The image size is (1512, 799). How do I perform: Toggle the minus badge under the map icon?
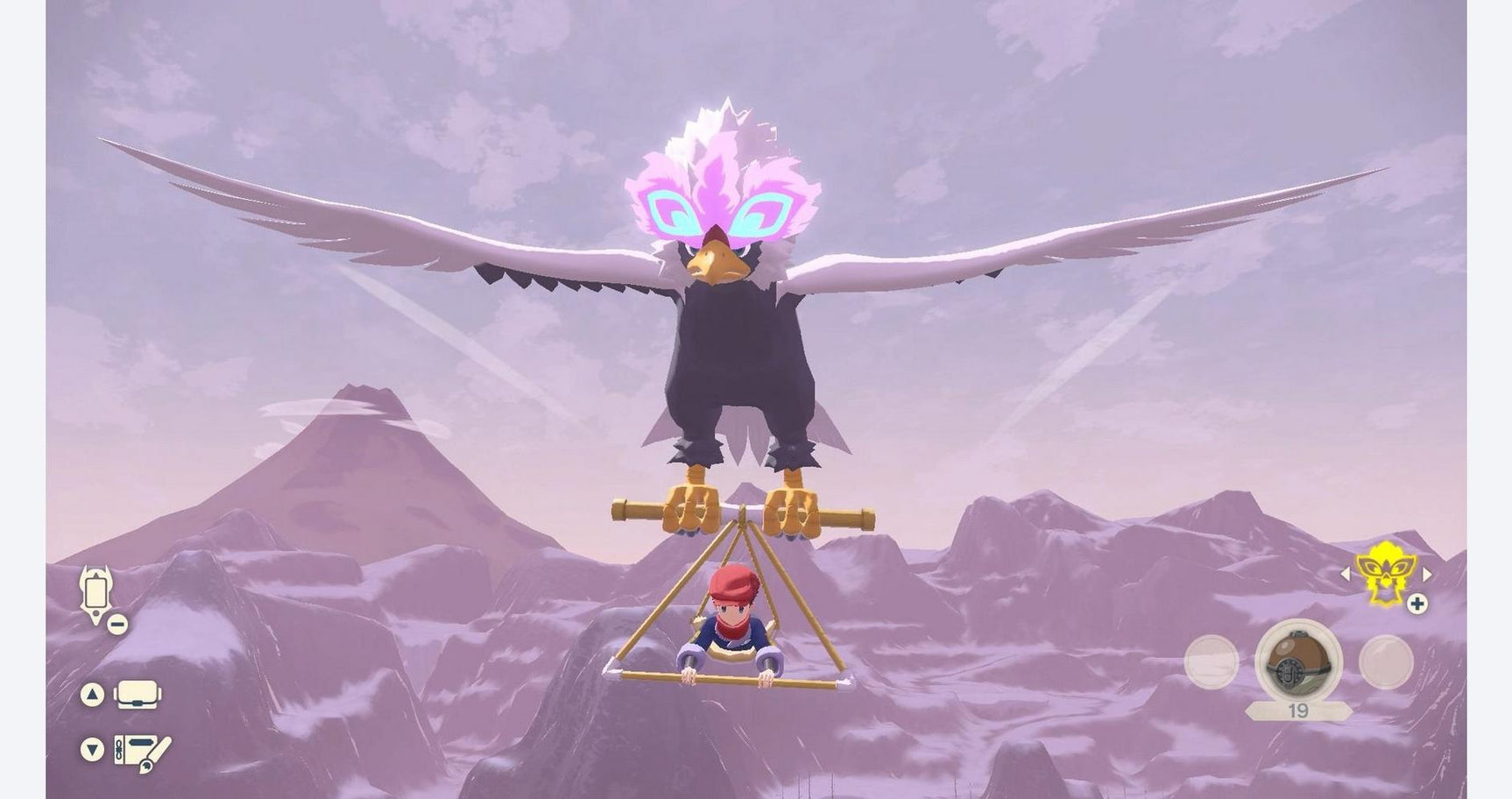(117, 624)
